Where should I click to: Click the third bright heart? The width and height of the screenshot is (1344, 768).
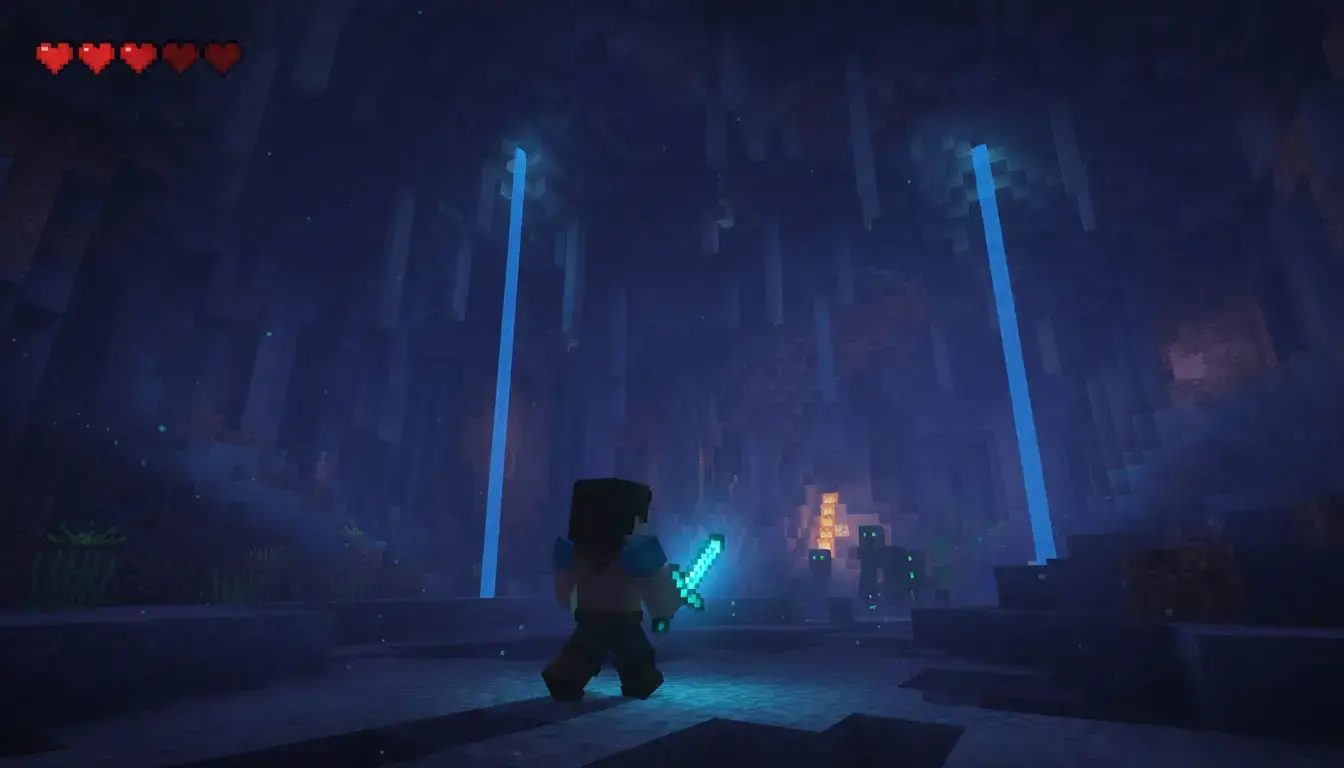point(139,55)
